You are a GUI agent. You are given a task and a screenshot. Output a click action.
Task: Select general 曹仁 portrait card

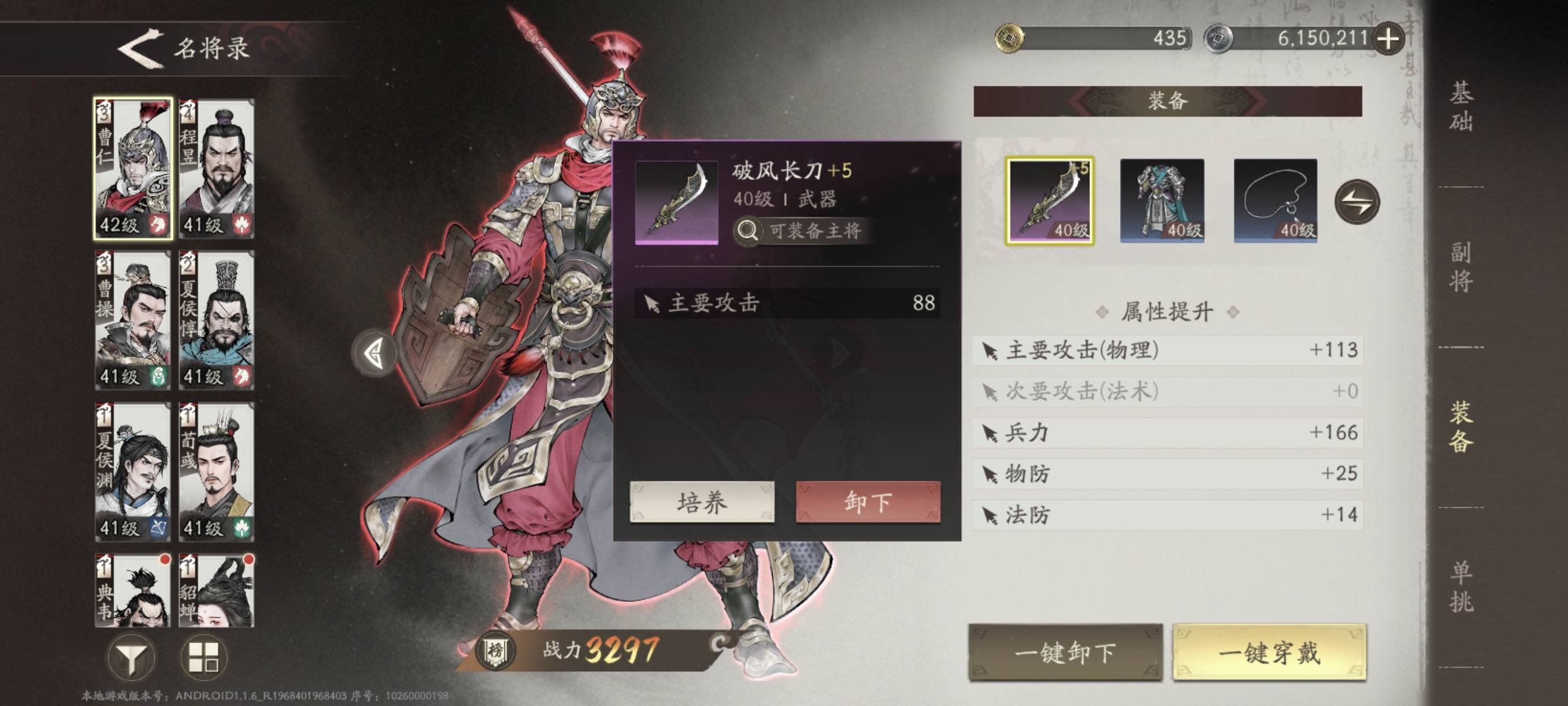point(132,168)
